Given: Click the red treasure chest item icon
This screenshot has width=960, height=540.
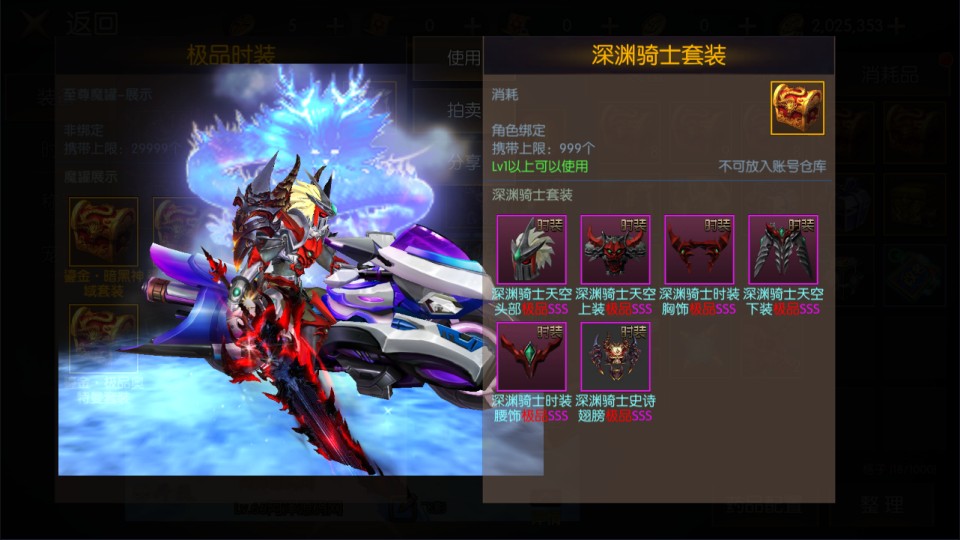Looking at the screenshot, I should [797, 108].
